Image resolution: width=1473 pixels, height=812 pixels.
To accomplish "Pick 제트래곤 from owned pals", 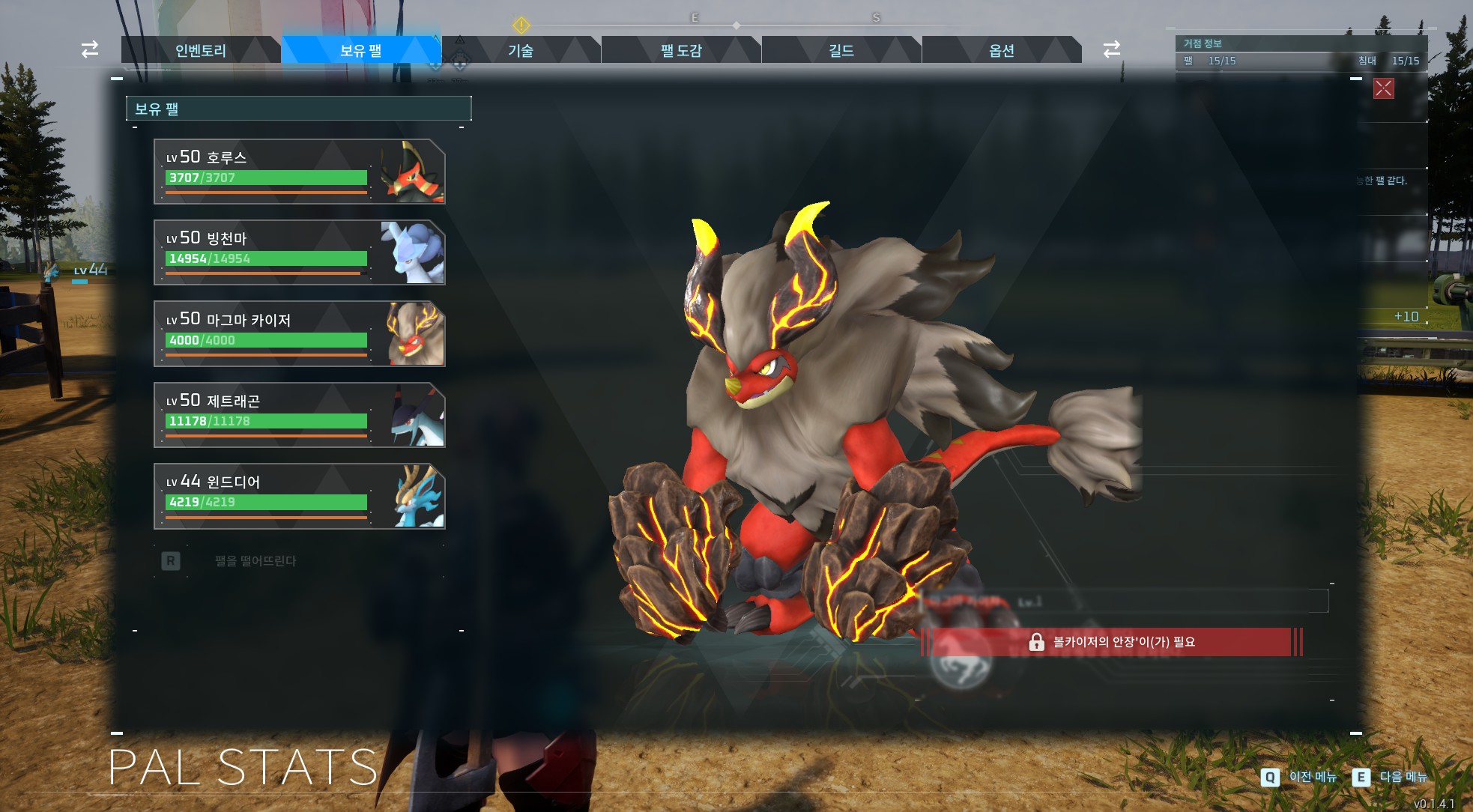I will (299, 415).
